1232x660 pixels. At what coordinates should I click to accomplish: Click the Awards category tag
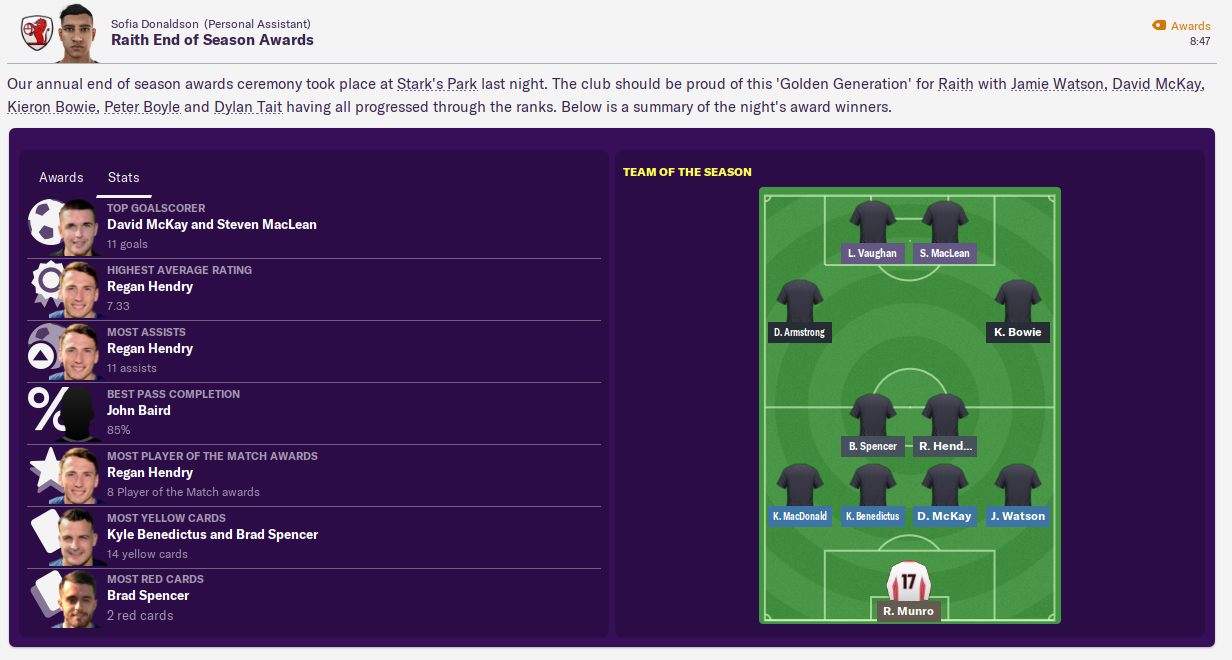tap(1189, 26)
